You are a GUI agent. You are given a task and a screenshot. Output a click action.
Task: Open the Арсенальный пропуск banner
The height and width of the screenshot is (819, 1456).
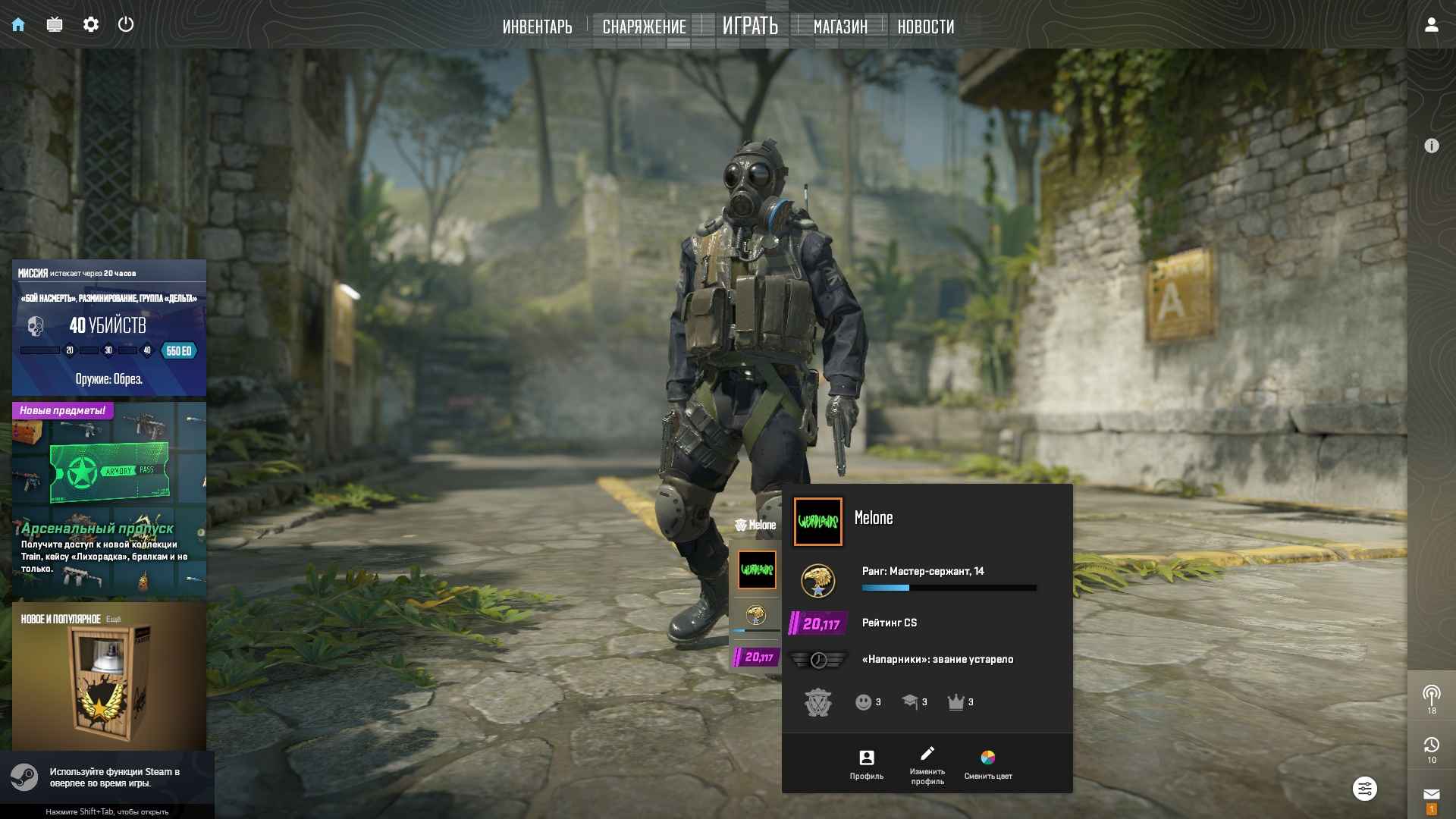pyautogui.click(x=109, y=499)
